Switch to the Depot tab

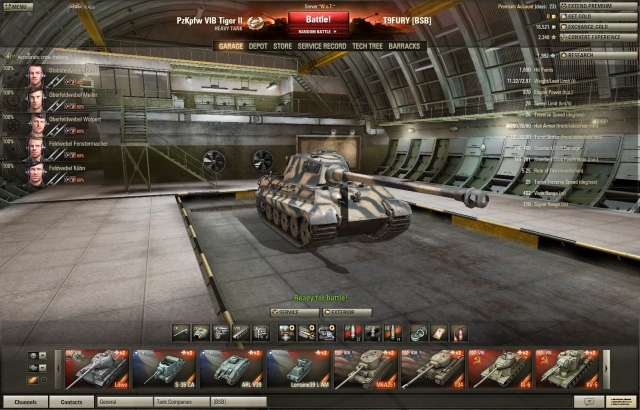(258, 46)
